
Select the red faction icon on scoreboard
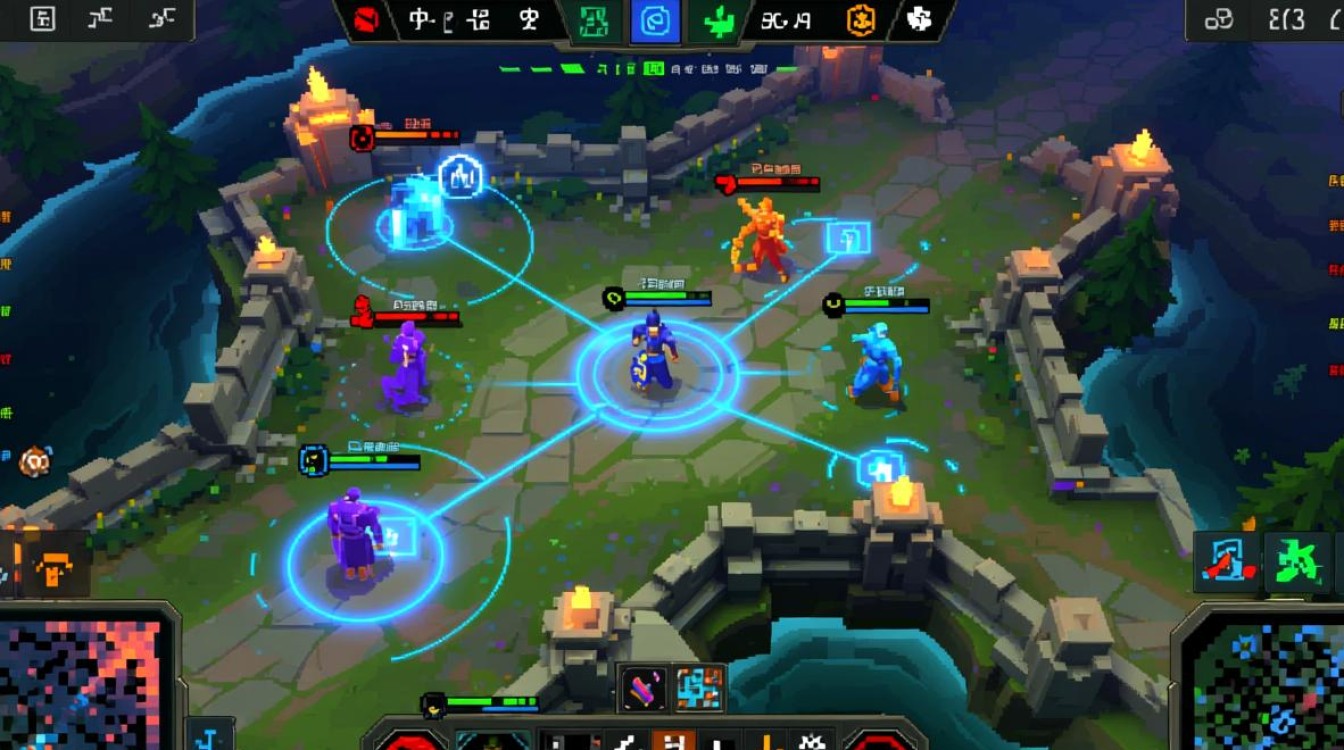tap(366, 20)
